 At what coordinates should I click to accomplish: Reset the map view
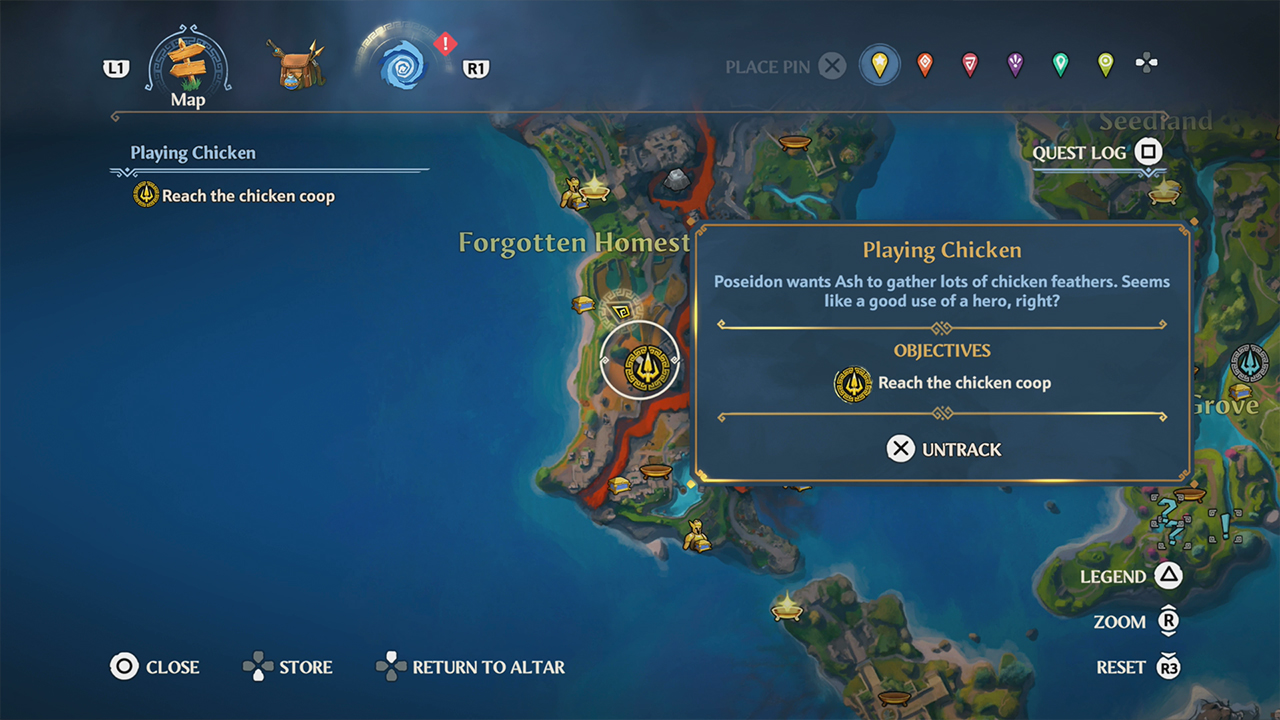pos(1137,667)
